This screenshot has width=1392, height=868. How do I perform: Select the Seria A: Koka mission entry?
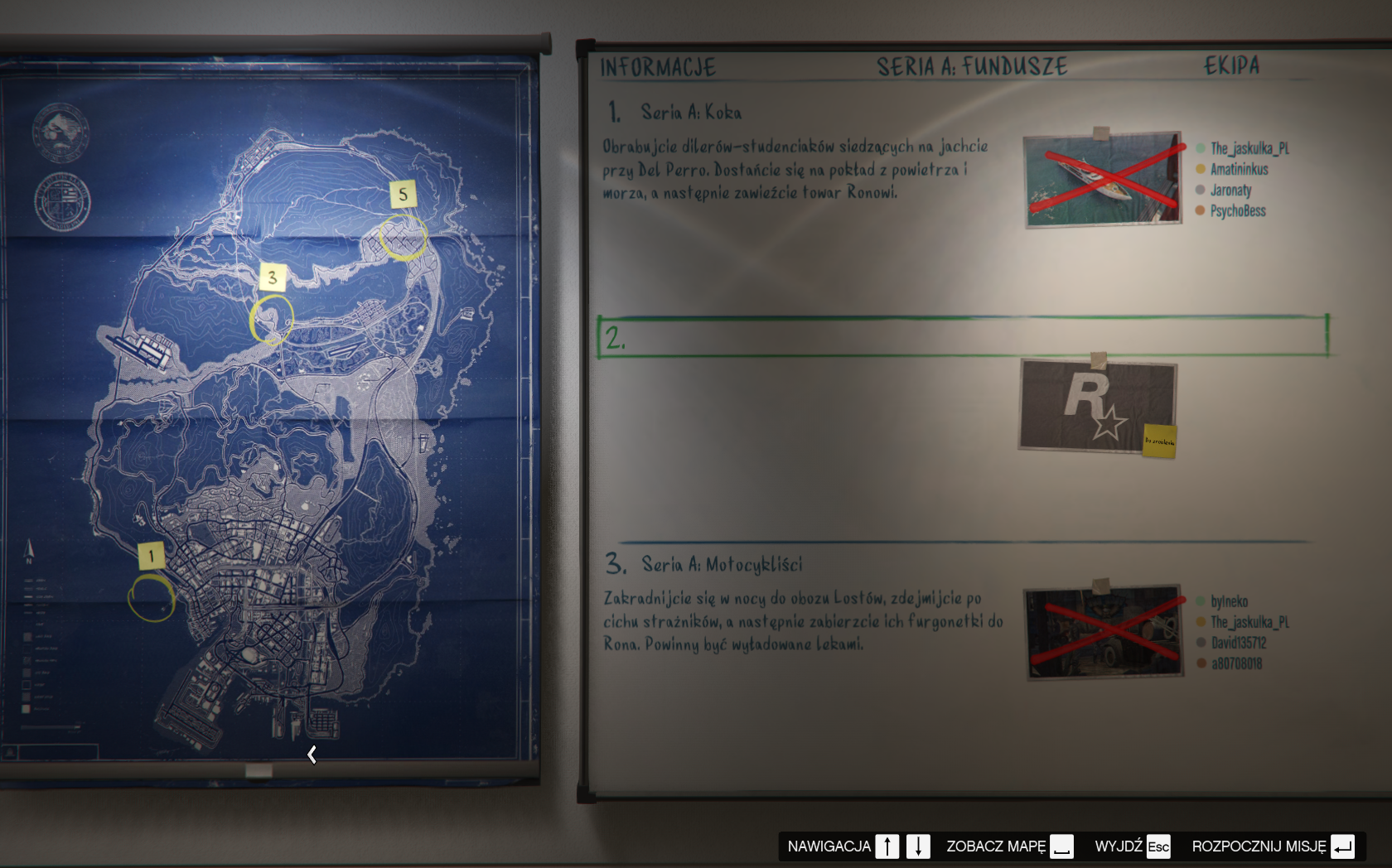point(690,112)
